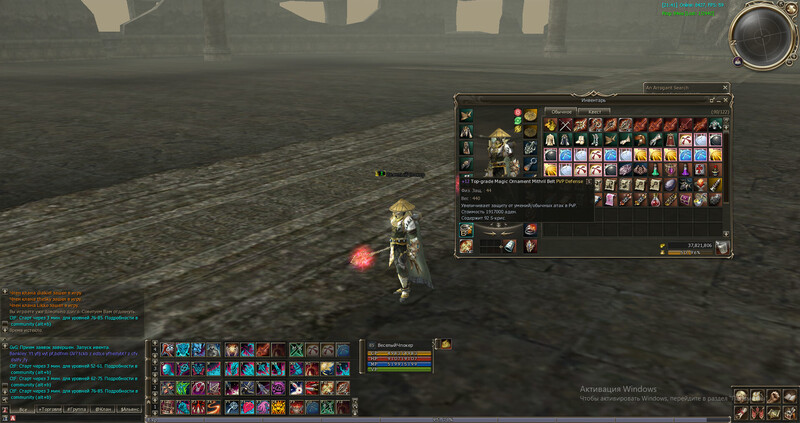
Task: Close the An Arrogant Search quest tracker
Action: click(726, 87)
